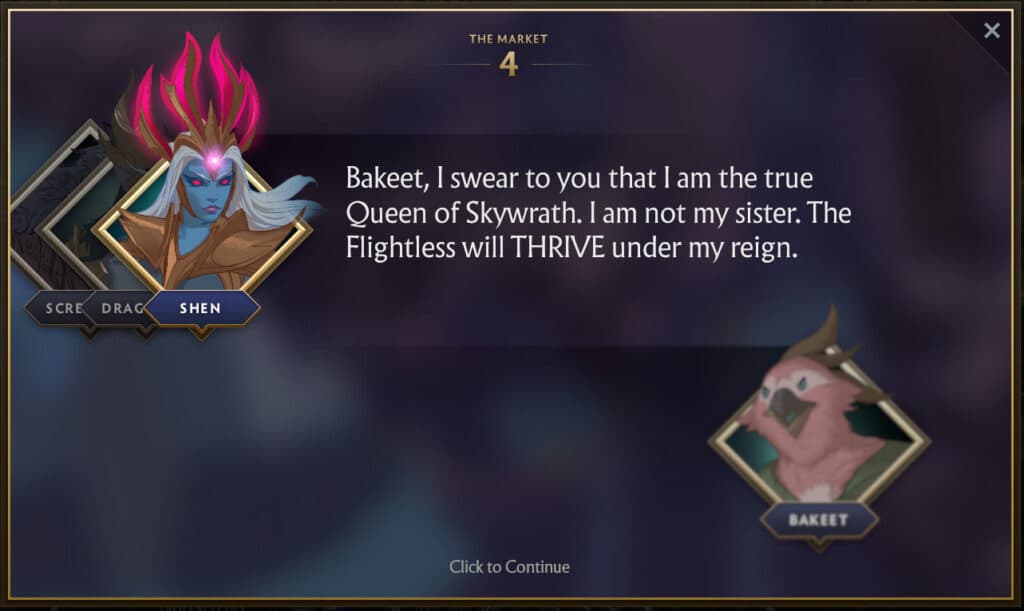Choose the partially hidden Drag portrait tab
The width and height of the screenshot is (1024, 611).
[120, 308]
